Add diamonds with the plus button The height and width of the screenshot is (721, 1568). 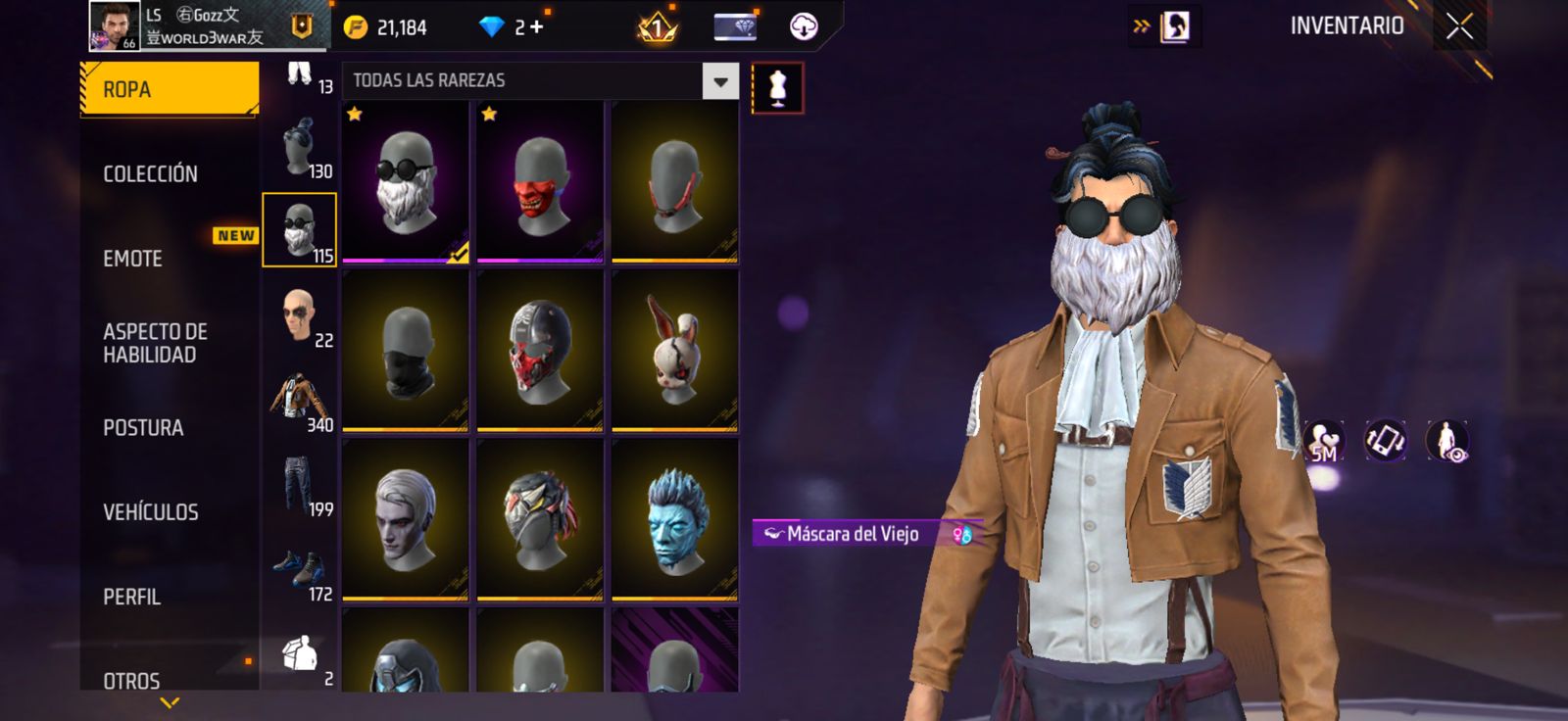pos(536,27)
